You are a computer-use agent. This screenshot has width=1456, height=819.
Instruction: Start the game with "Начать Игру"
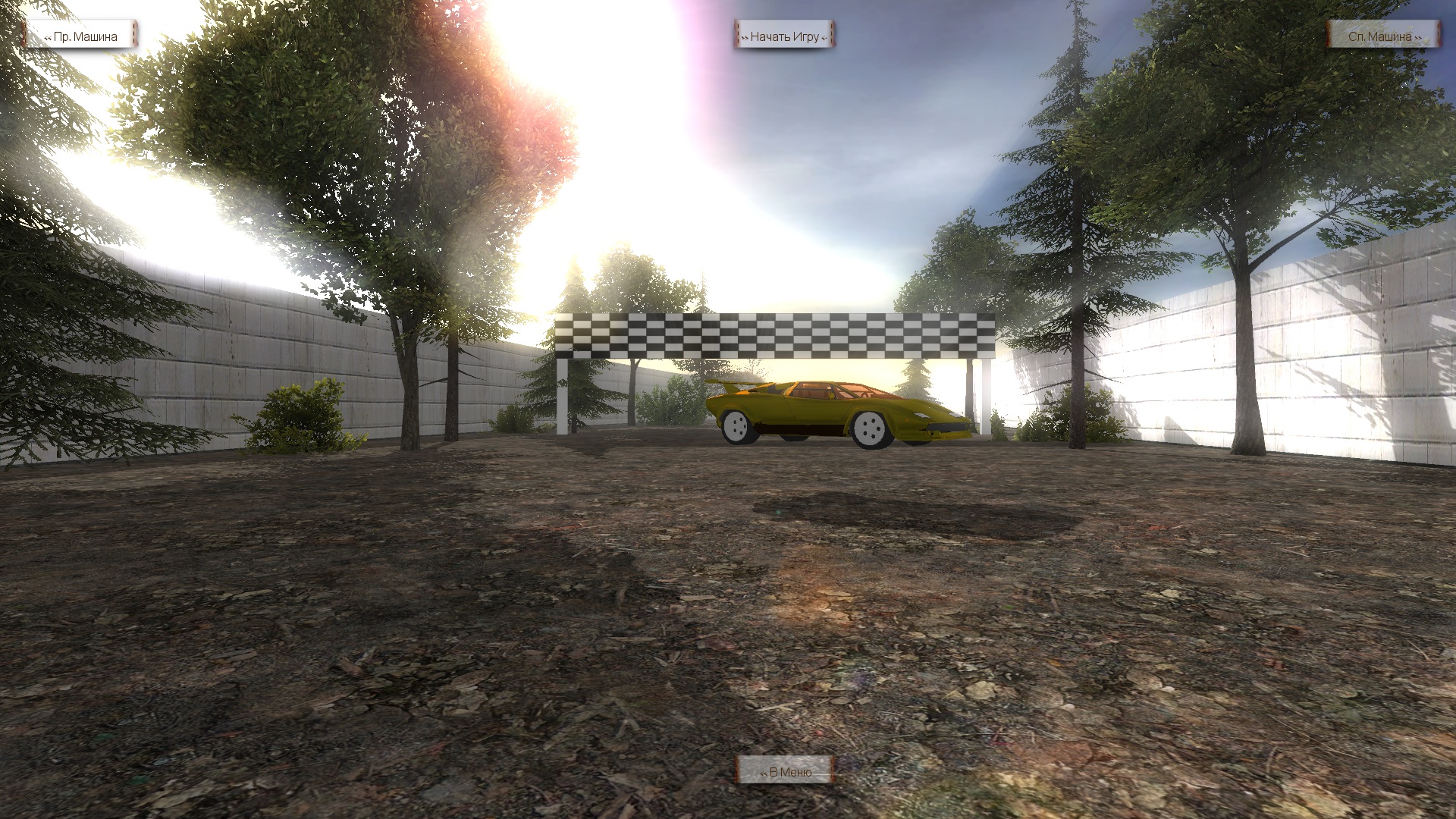pyautogui.click(x=784, y=36)
